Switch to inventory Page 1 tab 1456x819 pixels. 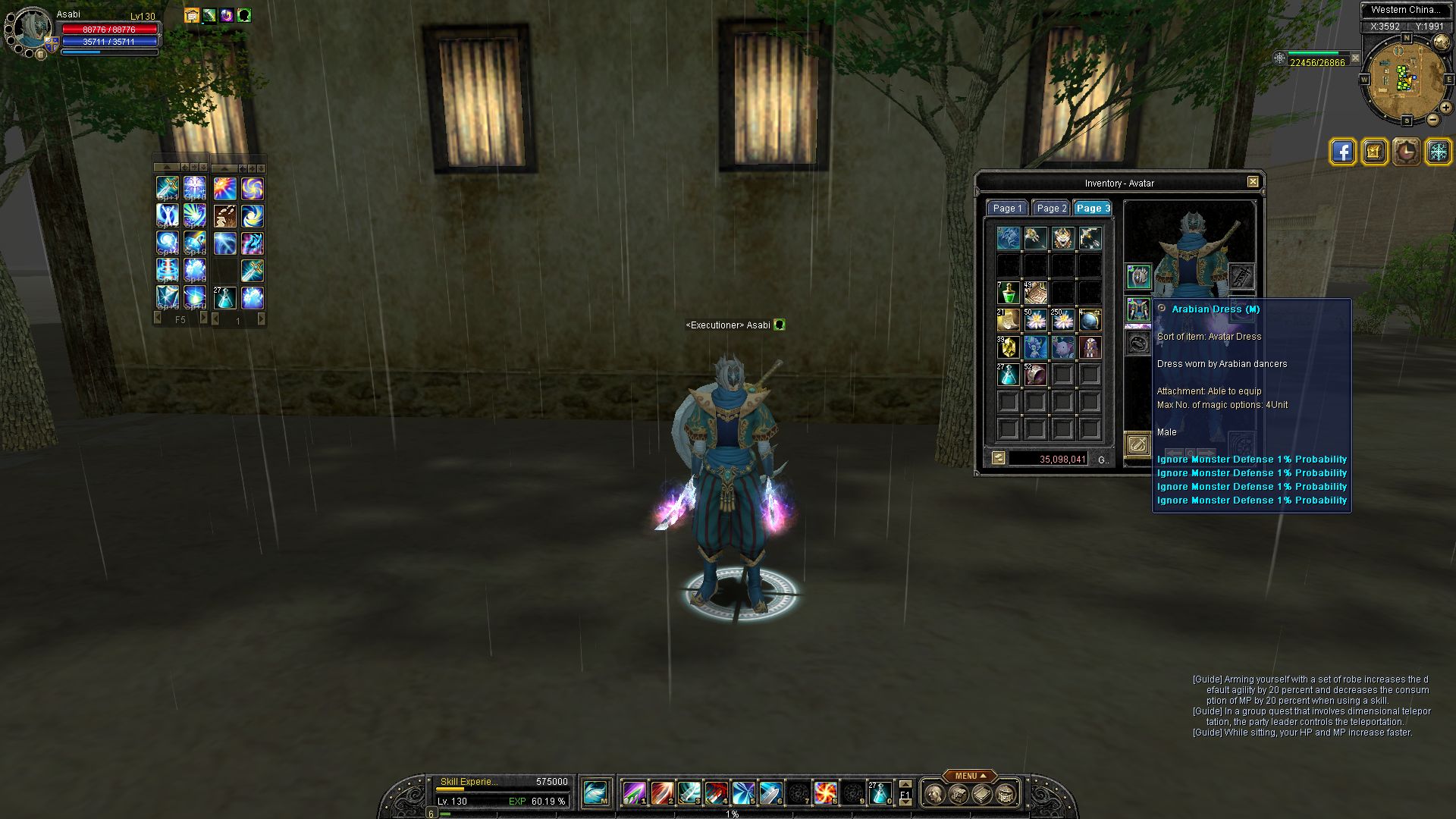tap(1008, 209)
